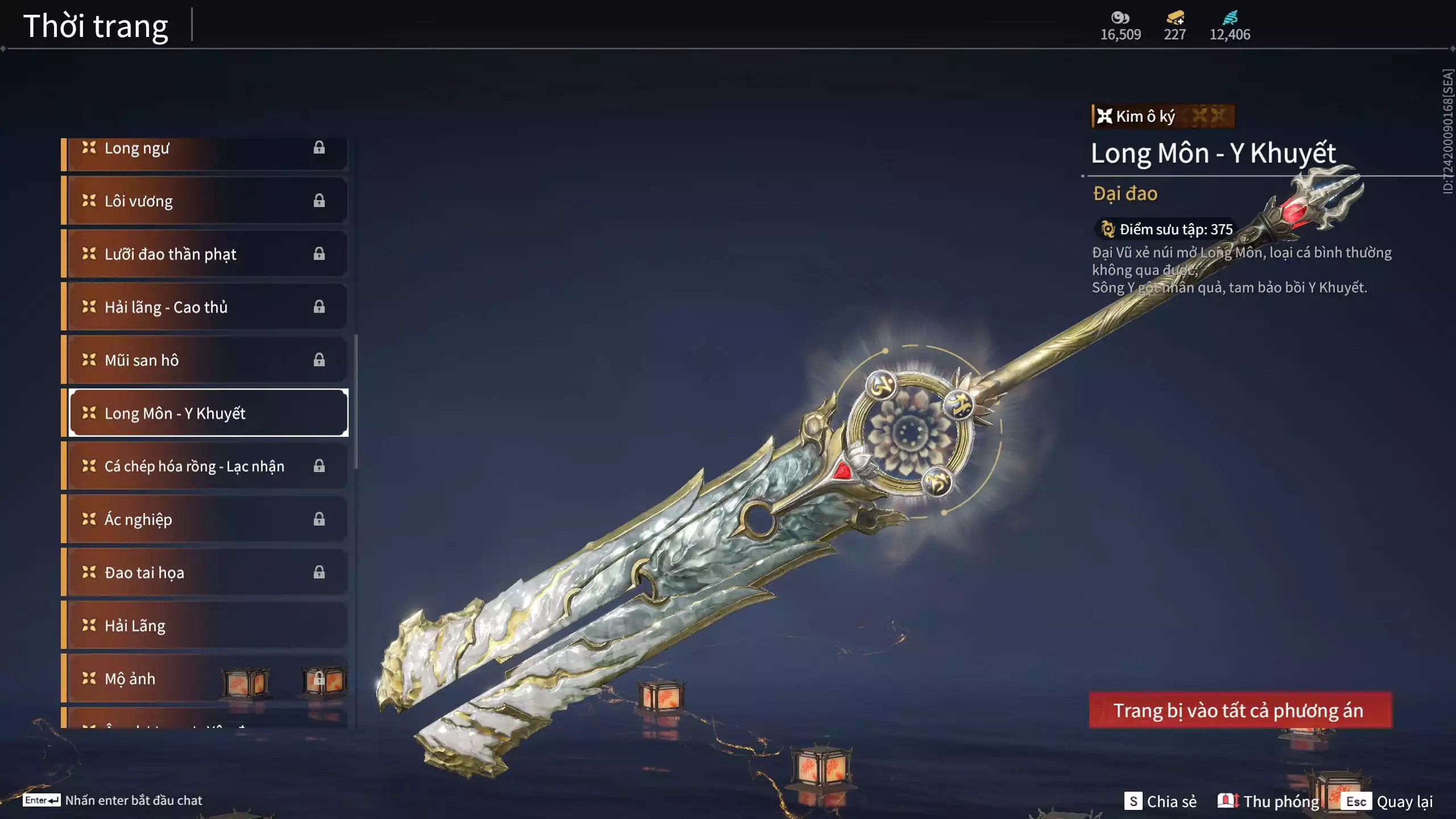Select the Long ngư skin entry
Image resolution: width=1456 pixels, height=819 pixels.
[205, 149]
